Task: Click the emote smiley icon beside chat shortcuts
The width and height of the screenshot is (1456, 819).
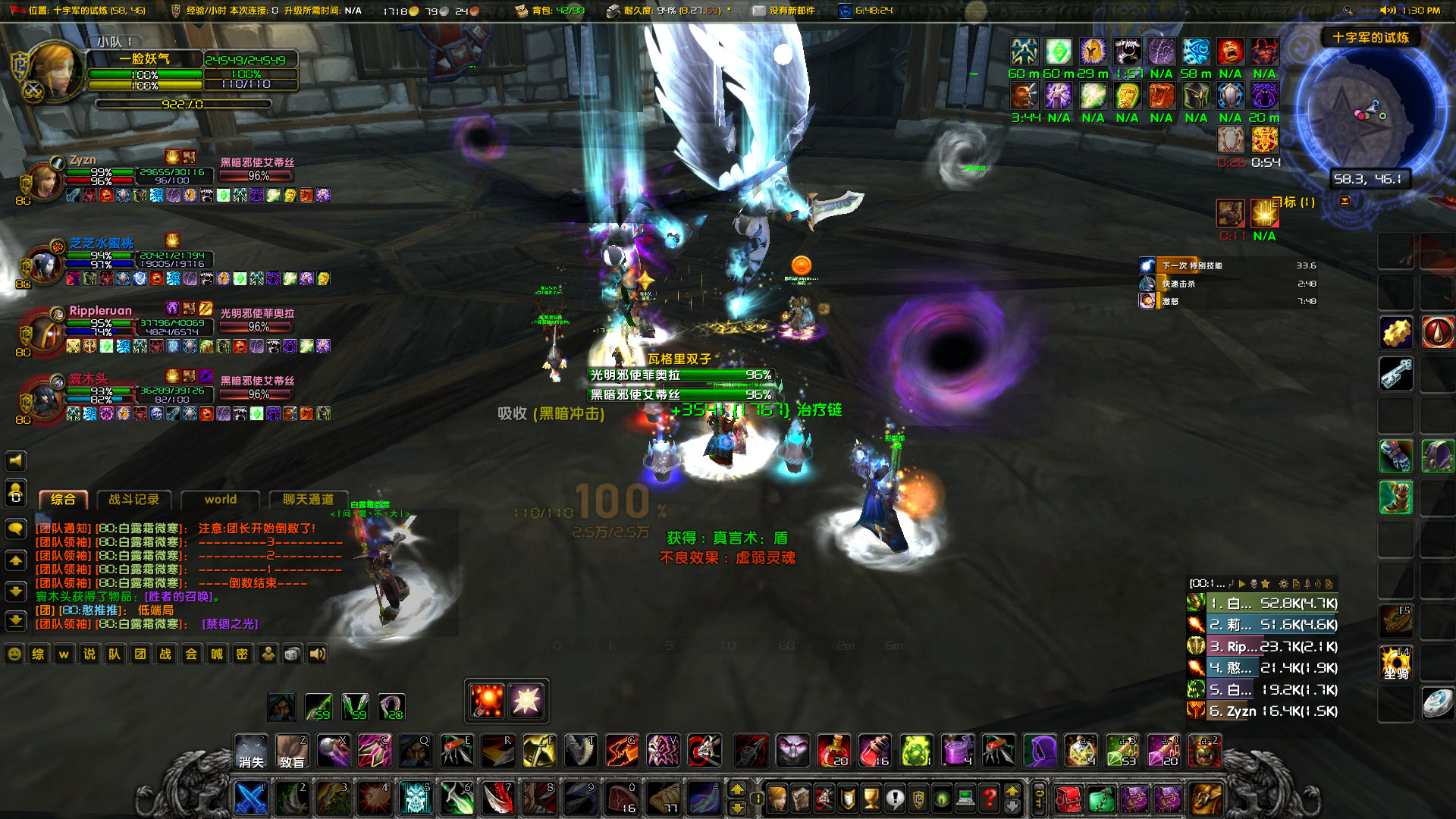Action: 13,654
